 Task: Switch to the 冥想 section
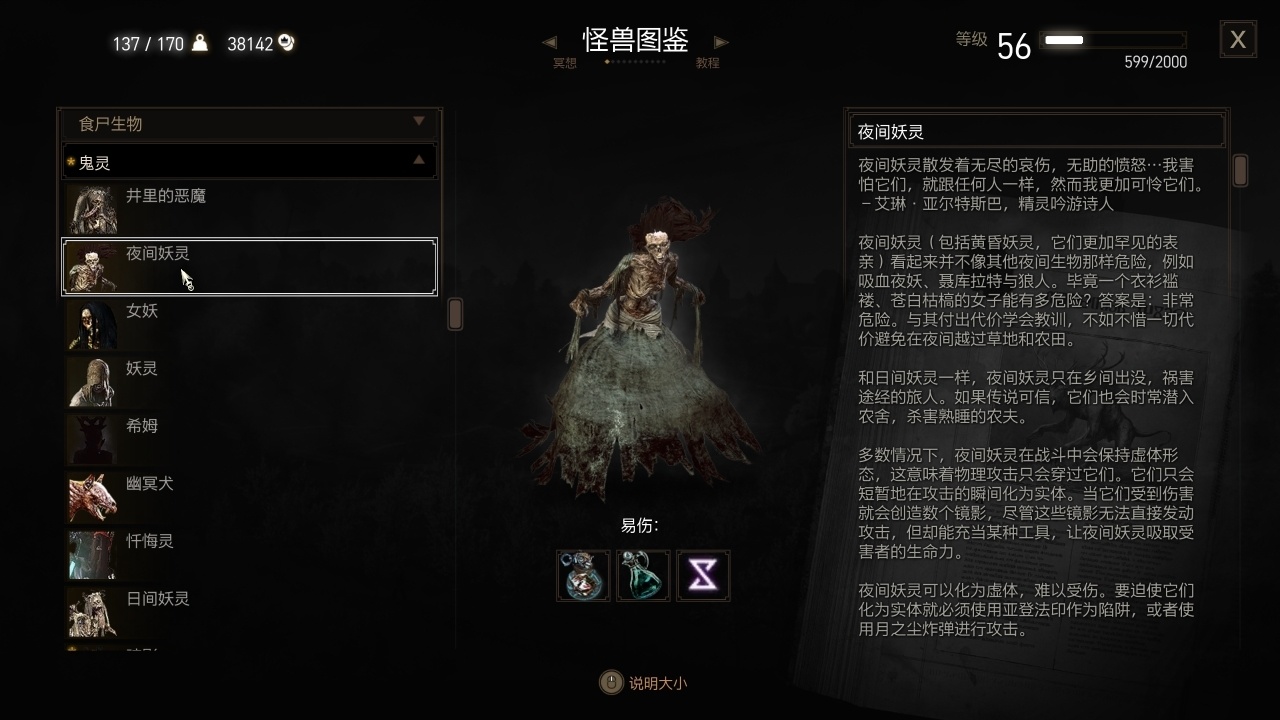[x=563, y=61]
